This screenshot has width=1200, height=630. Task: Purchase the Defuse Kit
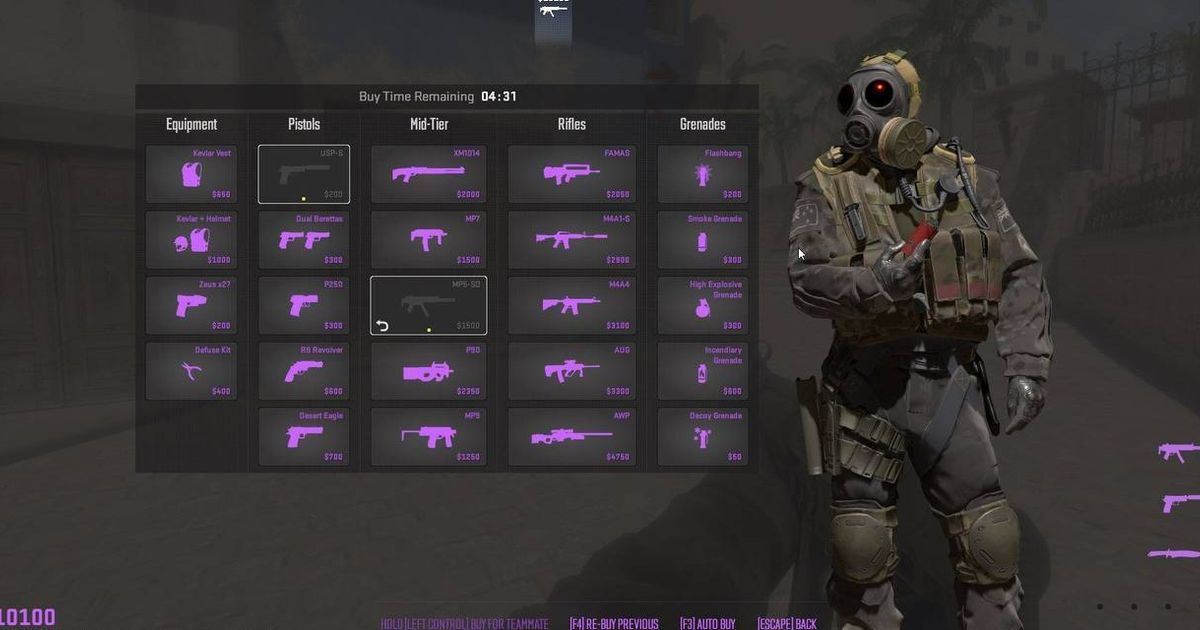pos(192,372)
